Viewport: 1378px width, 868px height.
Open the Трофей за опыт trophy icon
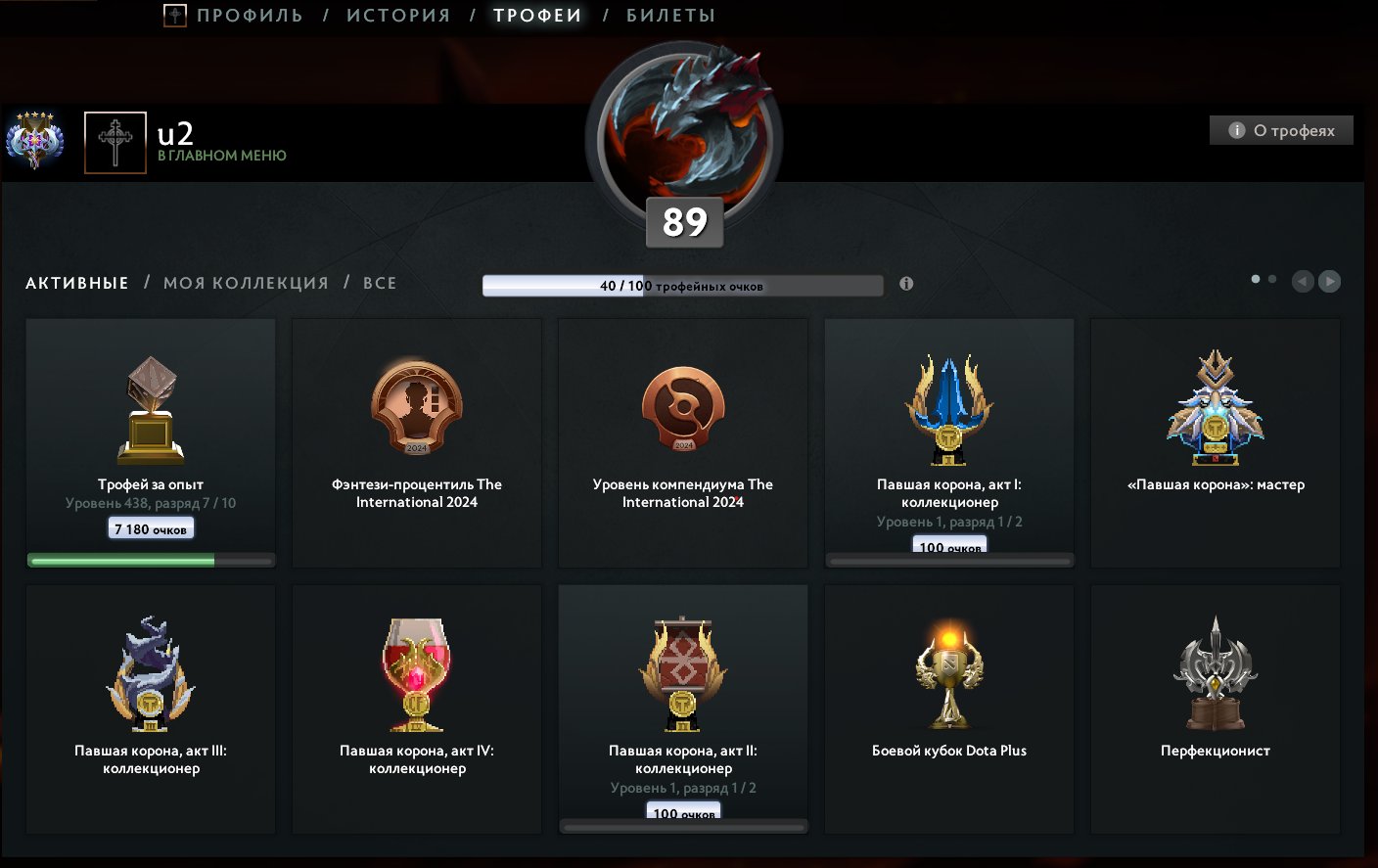tap(150, 406)
